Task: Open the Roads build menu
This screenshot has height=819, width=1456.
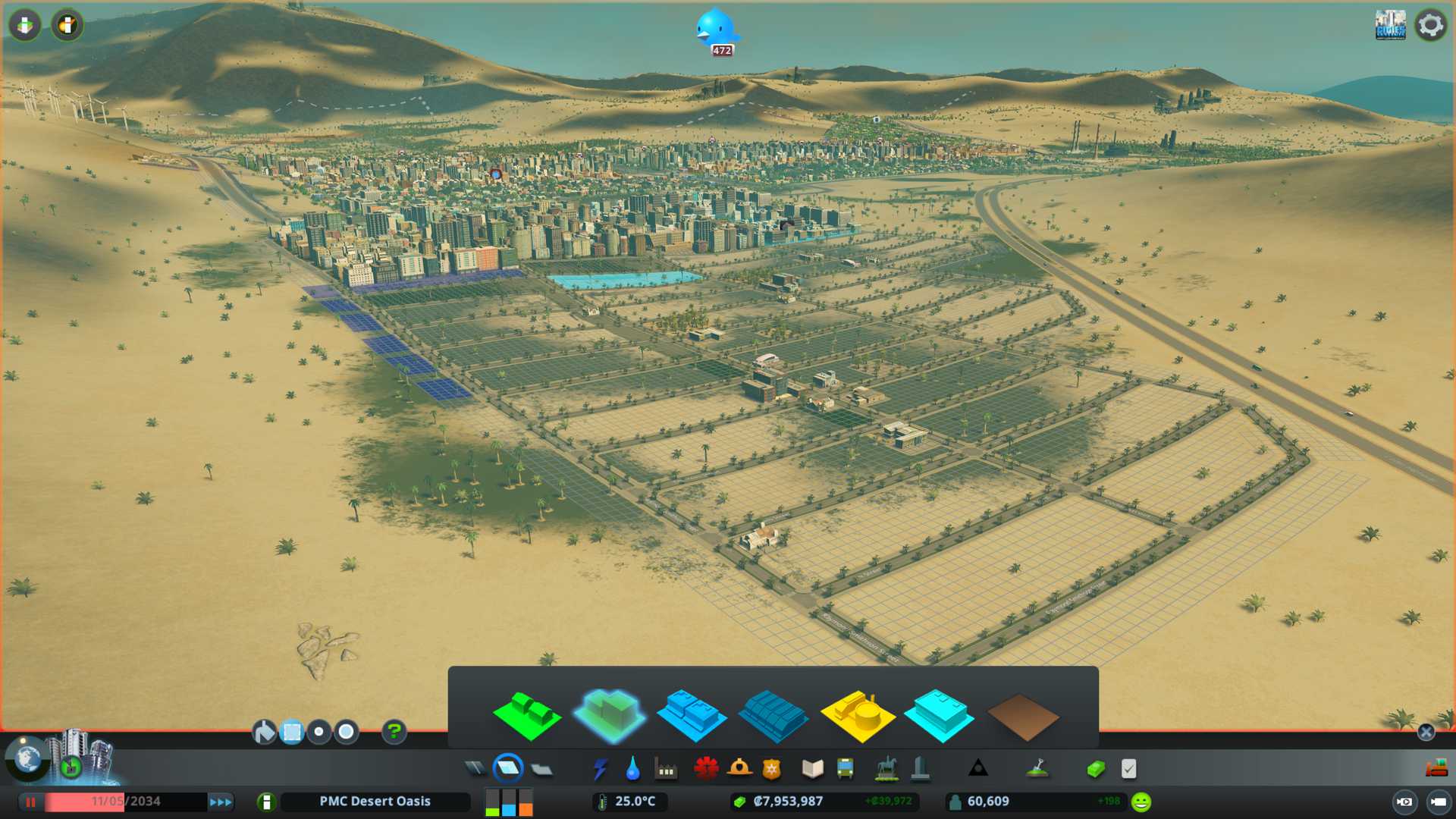Action: pyautogui.click(x=475, y=769)
